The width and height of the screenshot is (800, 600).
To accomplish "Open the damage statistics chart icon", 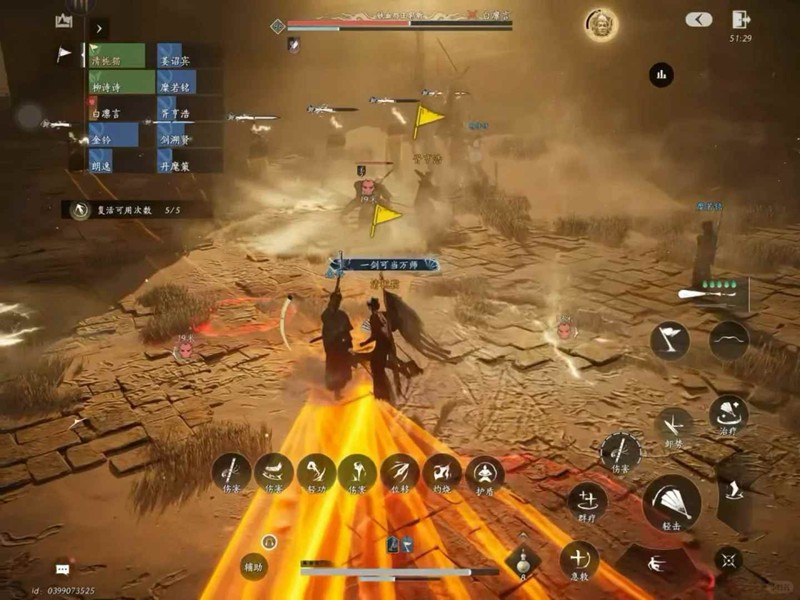I will pos(661,74).
